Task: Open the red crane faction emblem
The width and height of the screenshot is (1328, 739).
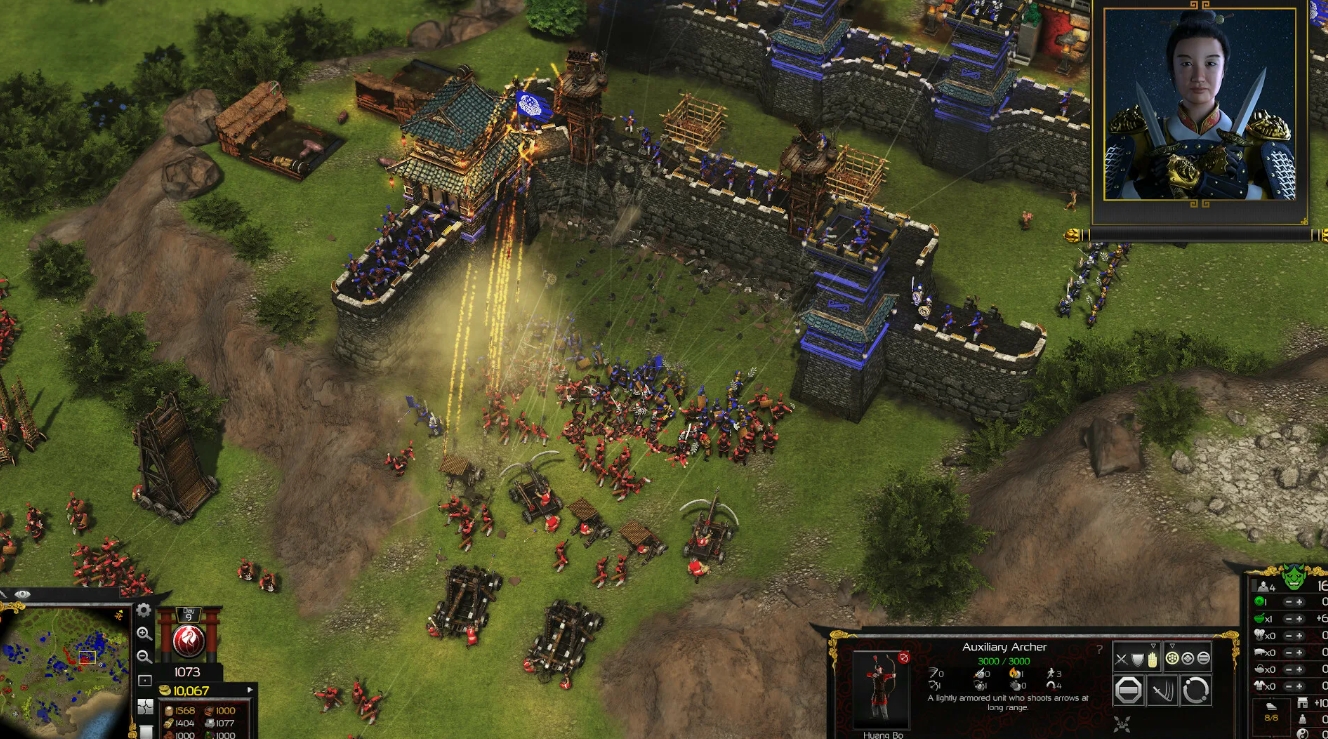Action: (188, 639)
